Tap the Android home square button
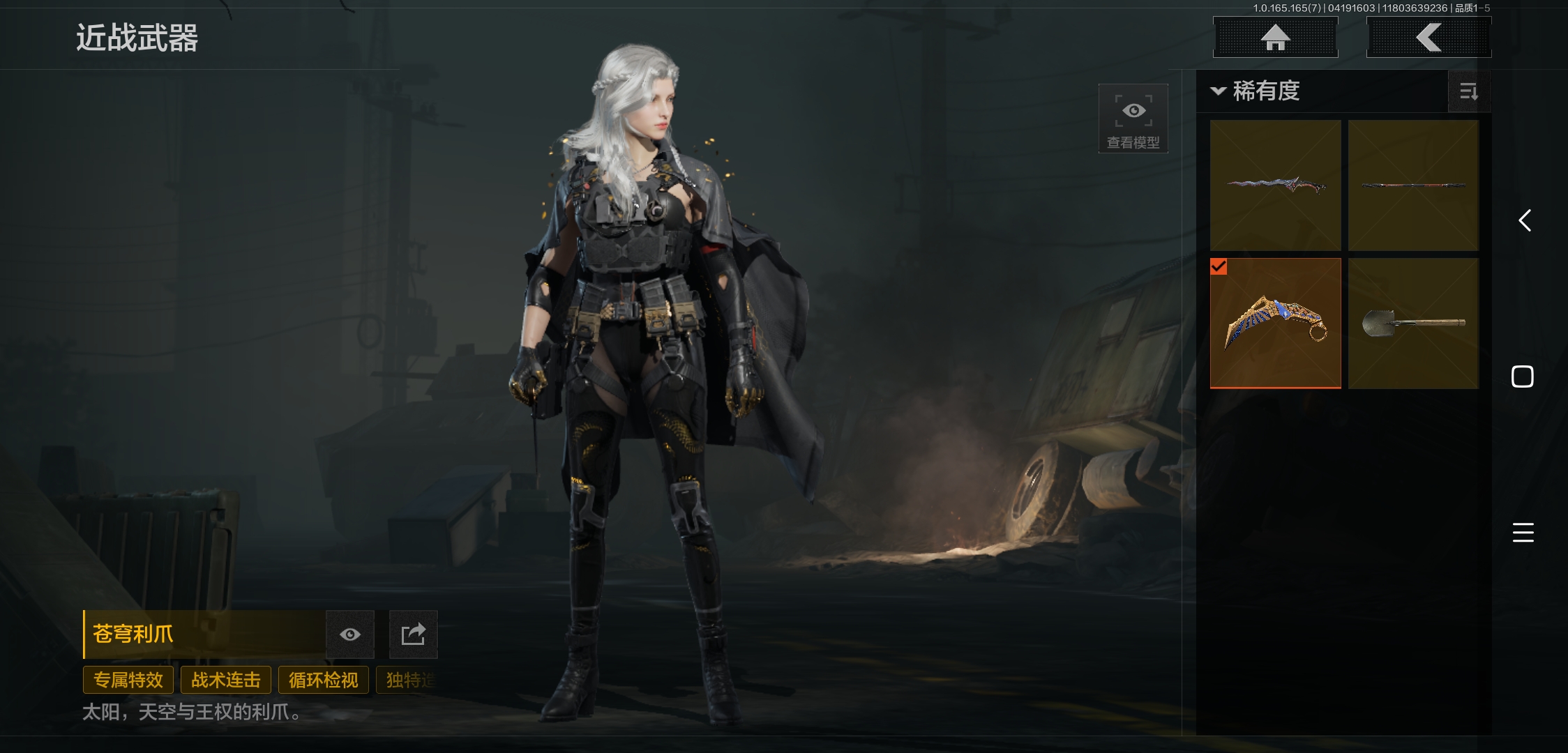1568x753 pixels. pos(1522,376)
